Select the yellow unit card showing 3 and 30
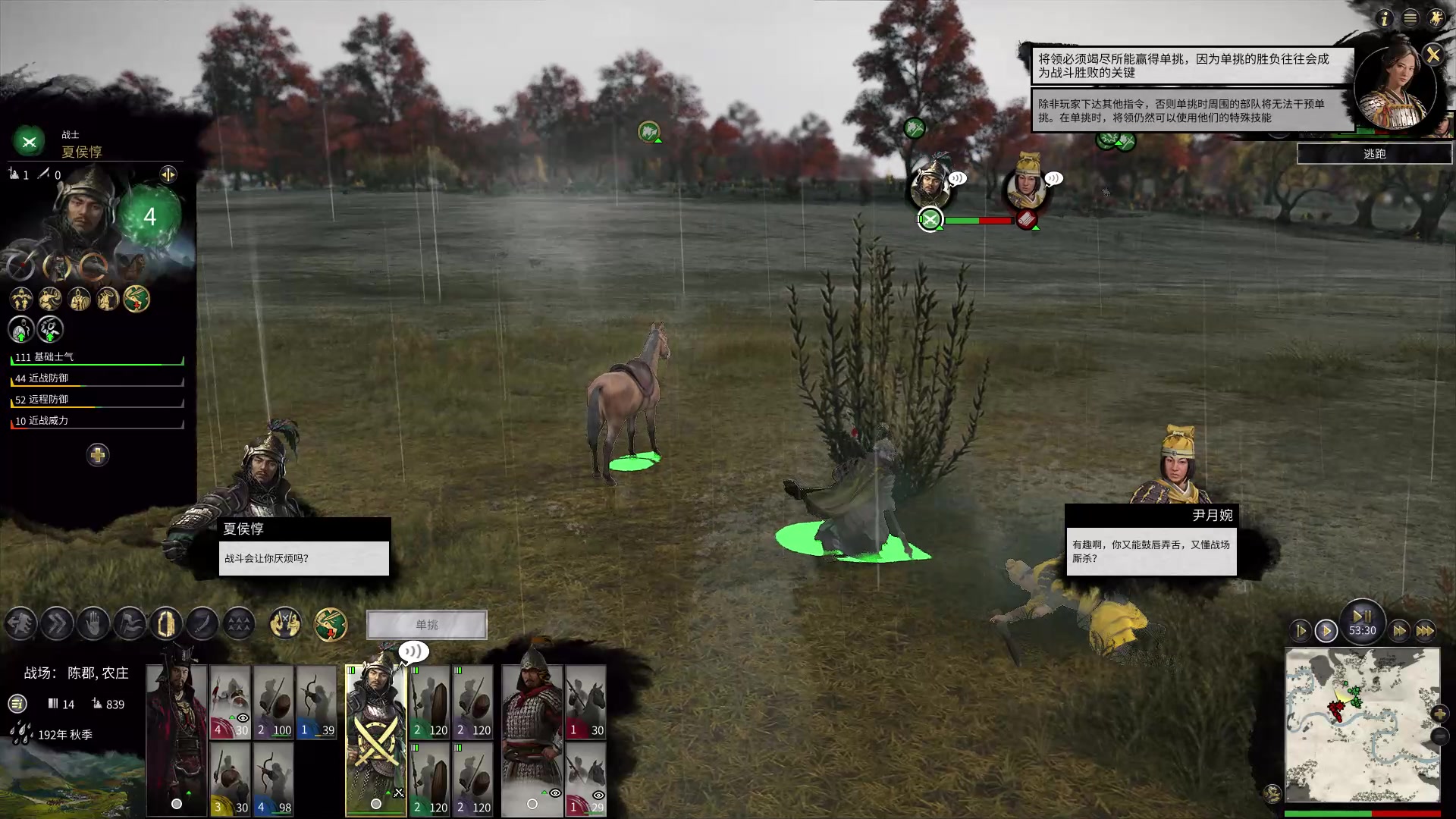 point(230,779)
